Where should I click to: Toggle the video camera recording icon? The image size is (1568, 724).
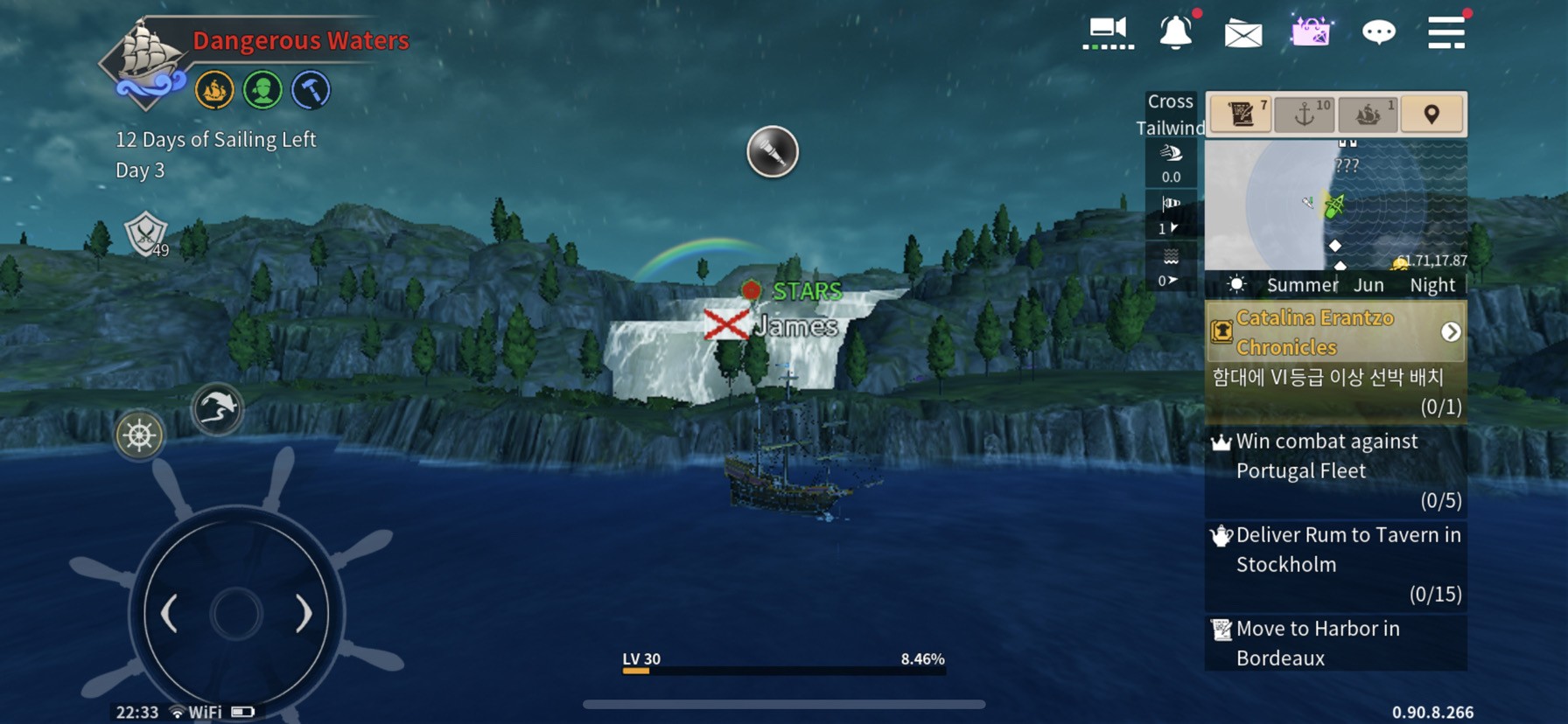coord(1108,31)
